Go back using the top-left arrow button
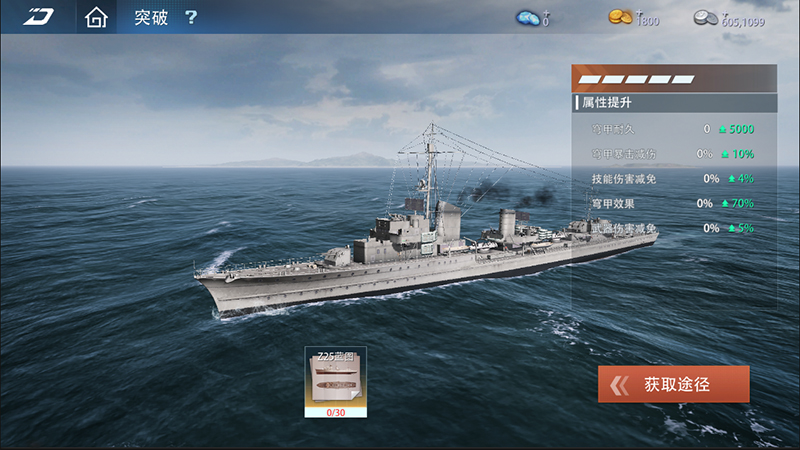This screenshot has height=450, width=800. click(39, 17)
